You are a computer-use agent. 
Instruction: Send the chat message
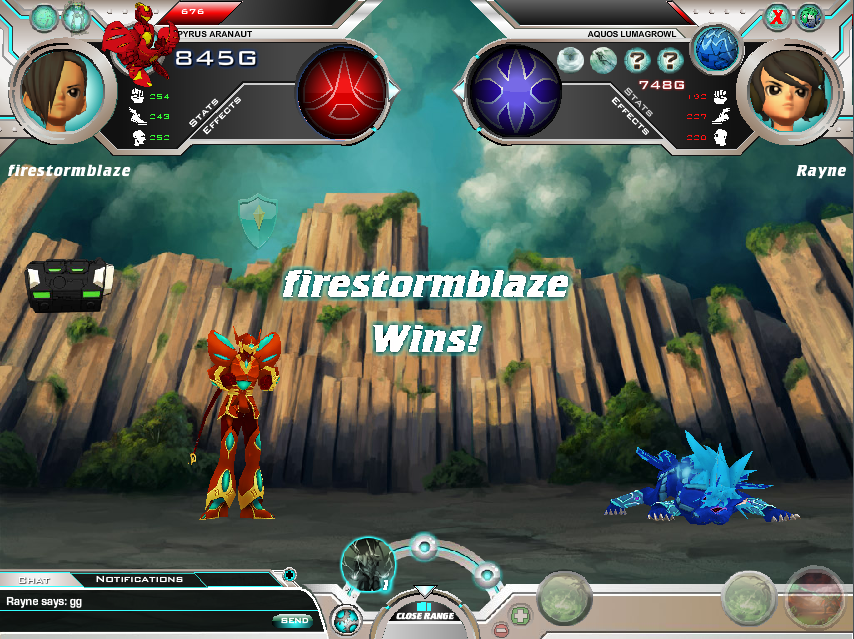291,621
